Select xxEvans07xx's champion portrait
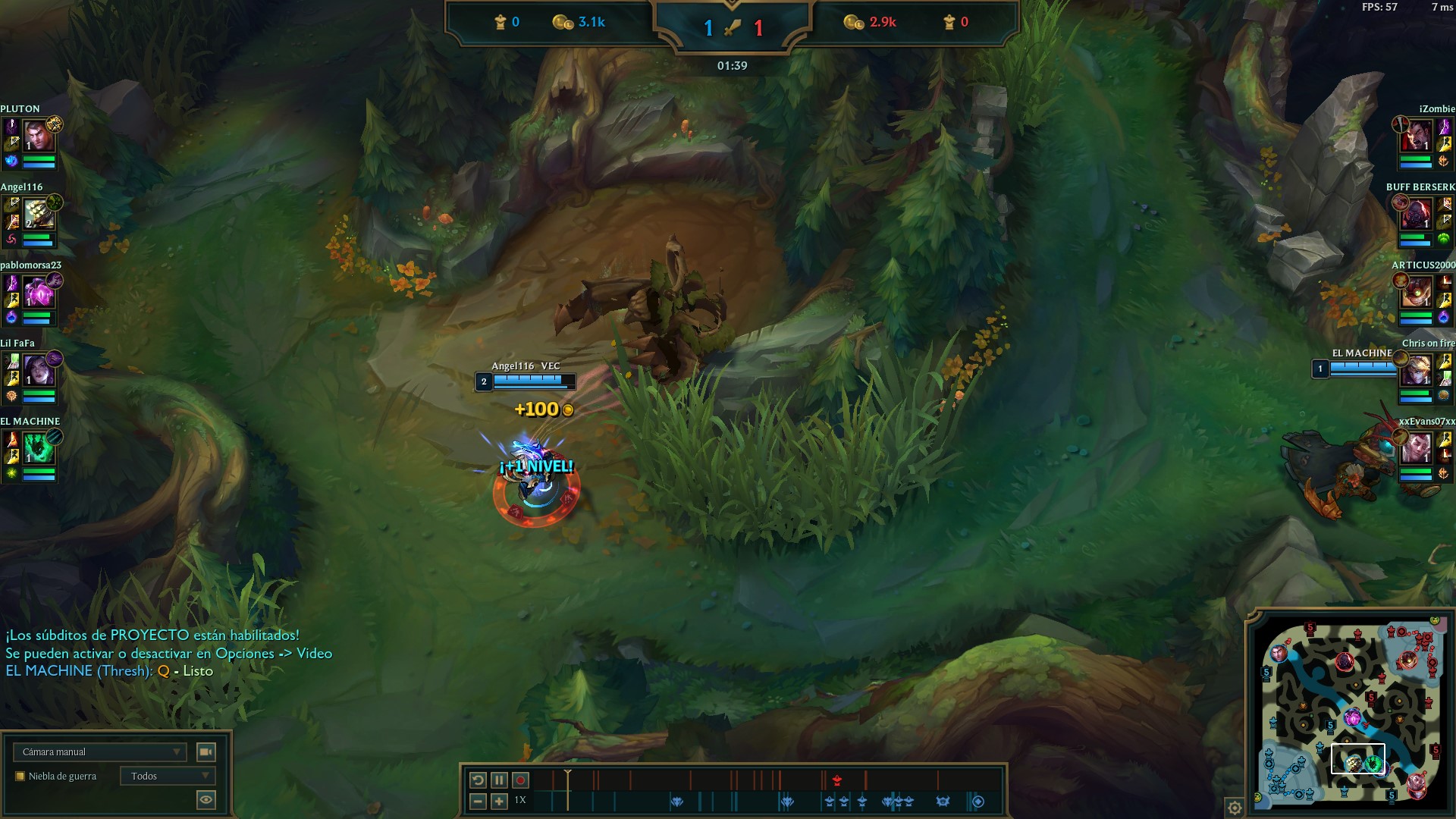This screenshot has width=1456, height=819. [1416, 450]
